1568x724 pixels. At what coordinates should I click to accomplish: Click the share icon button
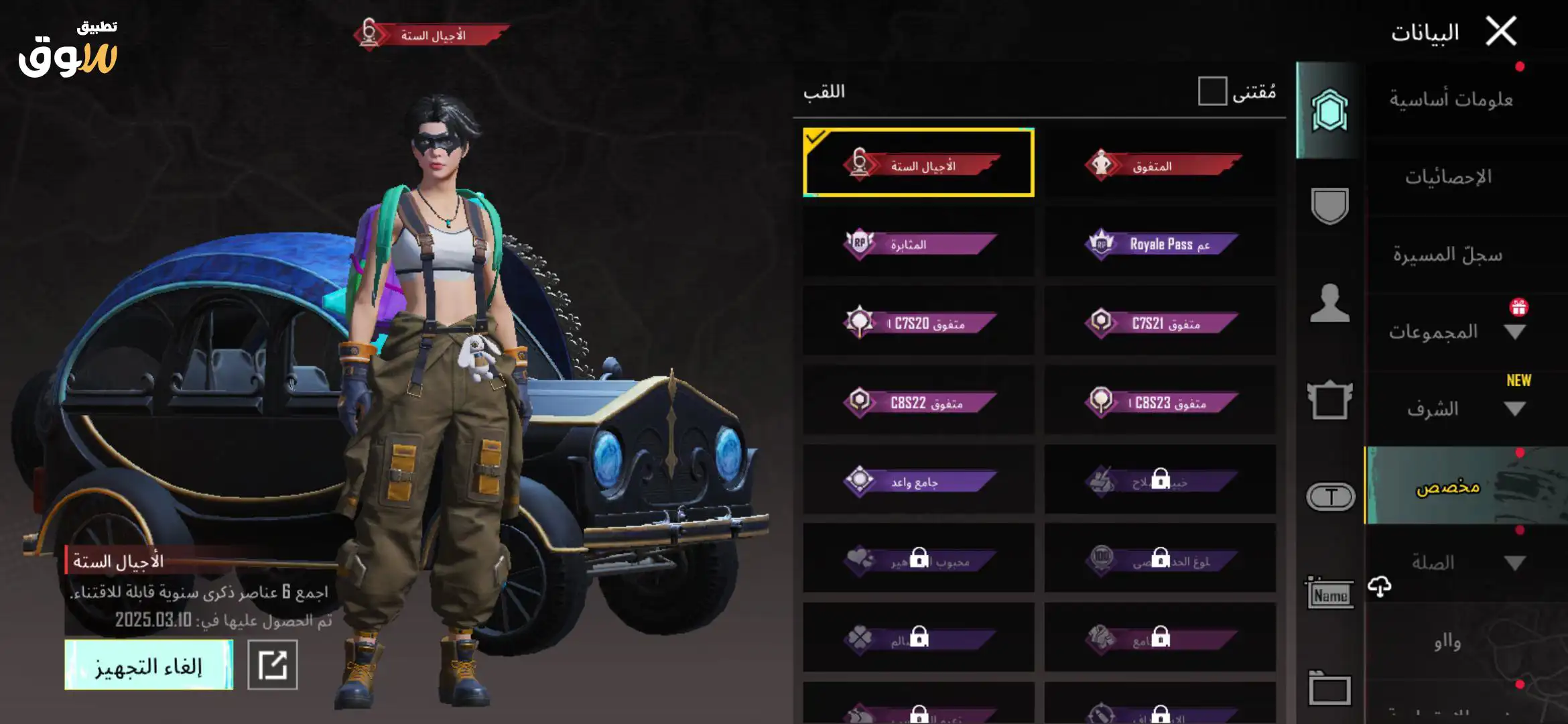coord(273,665)
